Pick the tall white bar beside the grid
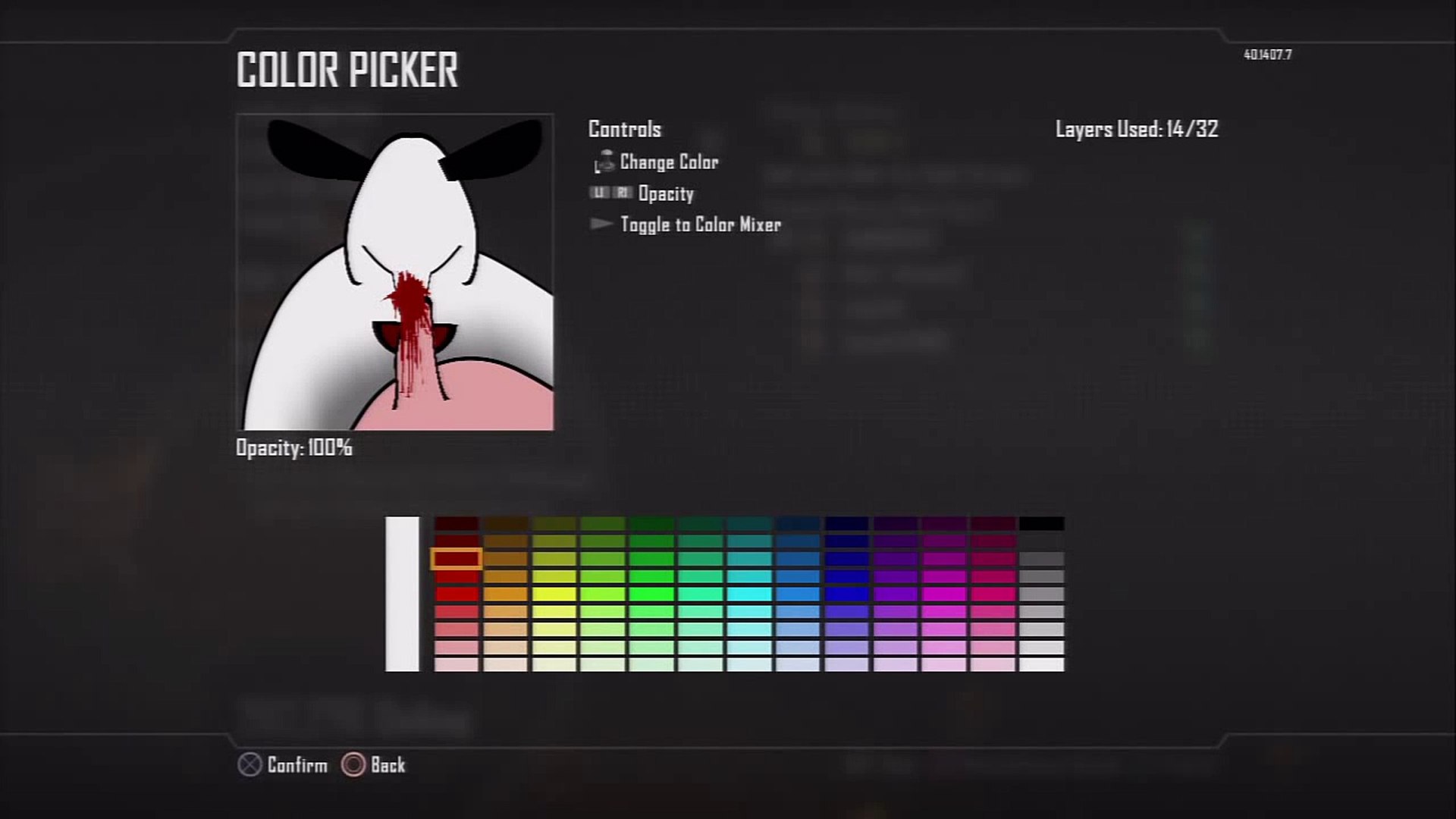Viewport: 1456px width, 819px height. (402, 594)
